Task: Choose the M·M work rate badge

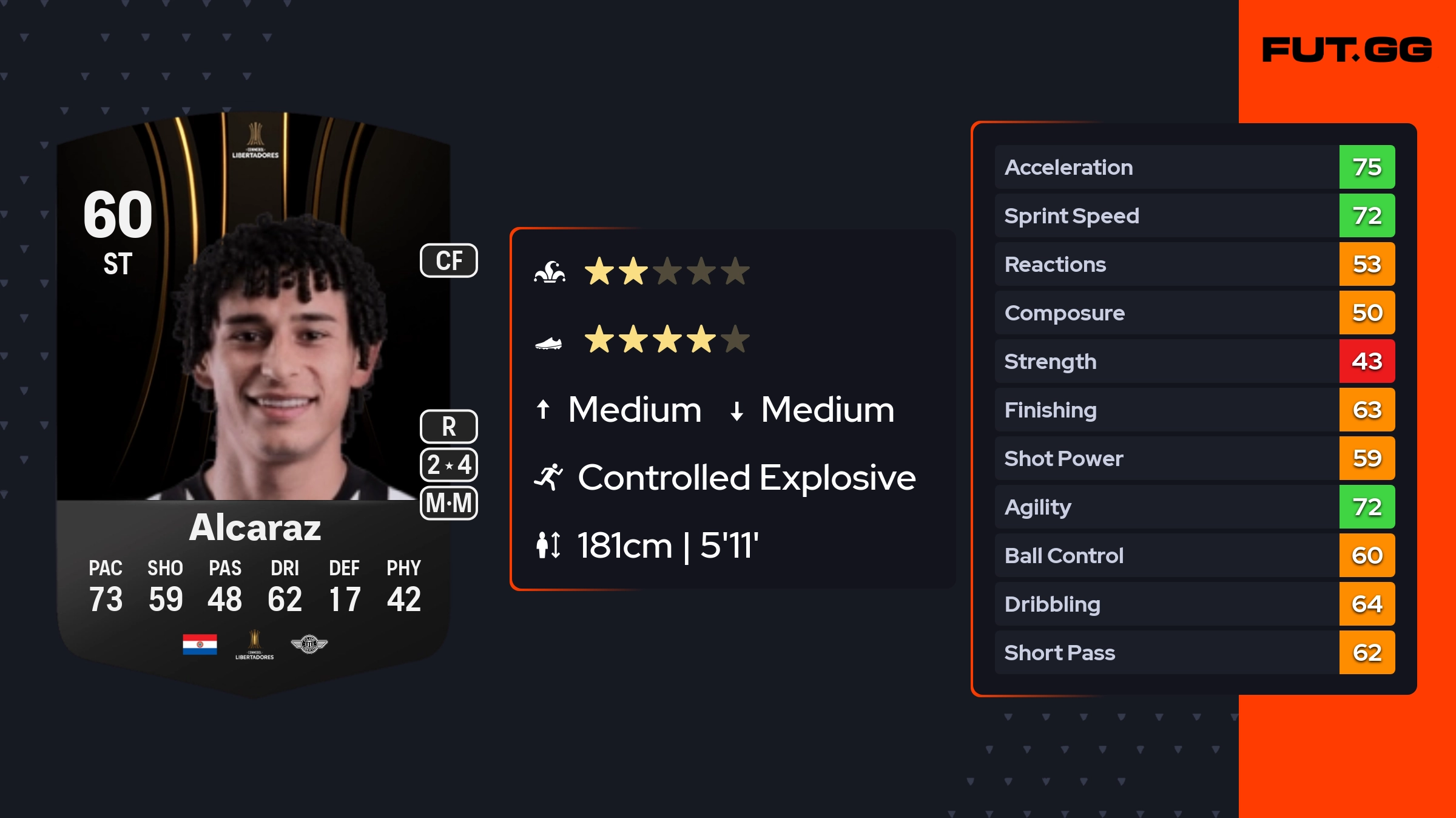Action: (449, 503)
